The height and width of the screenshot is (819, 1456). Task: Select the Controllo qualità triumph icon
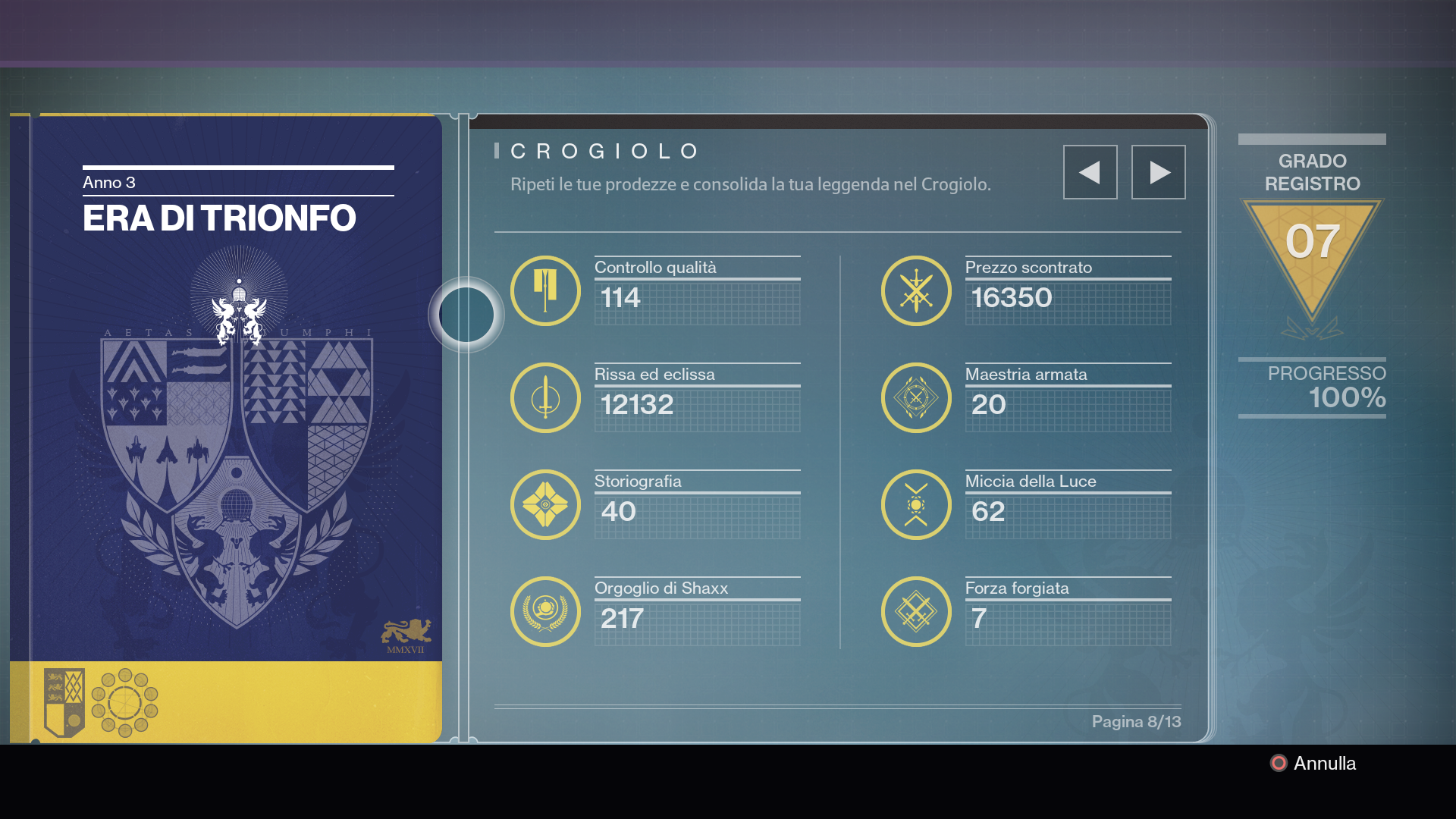click(x=545, y=290)
